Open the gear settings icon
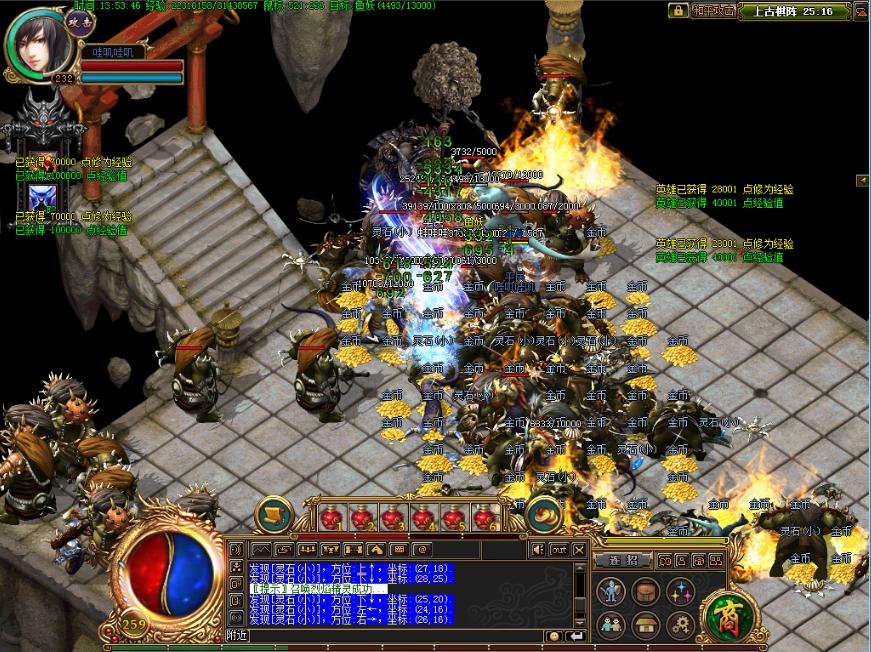The height and width of the screenshot is (652, 871). pyautogui.click(x=681, y=626)
